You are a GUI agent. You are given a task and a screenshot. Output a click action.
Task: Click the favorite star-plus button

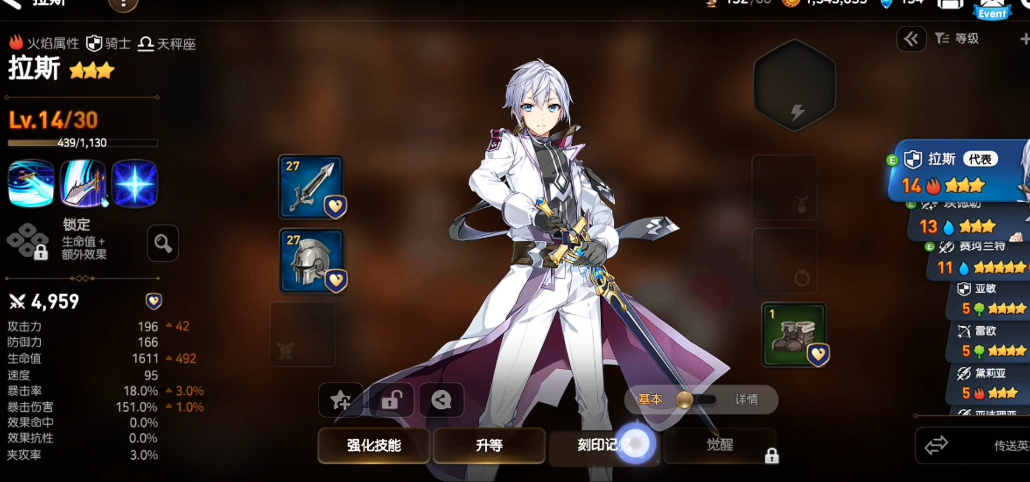341,400
